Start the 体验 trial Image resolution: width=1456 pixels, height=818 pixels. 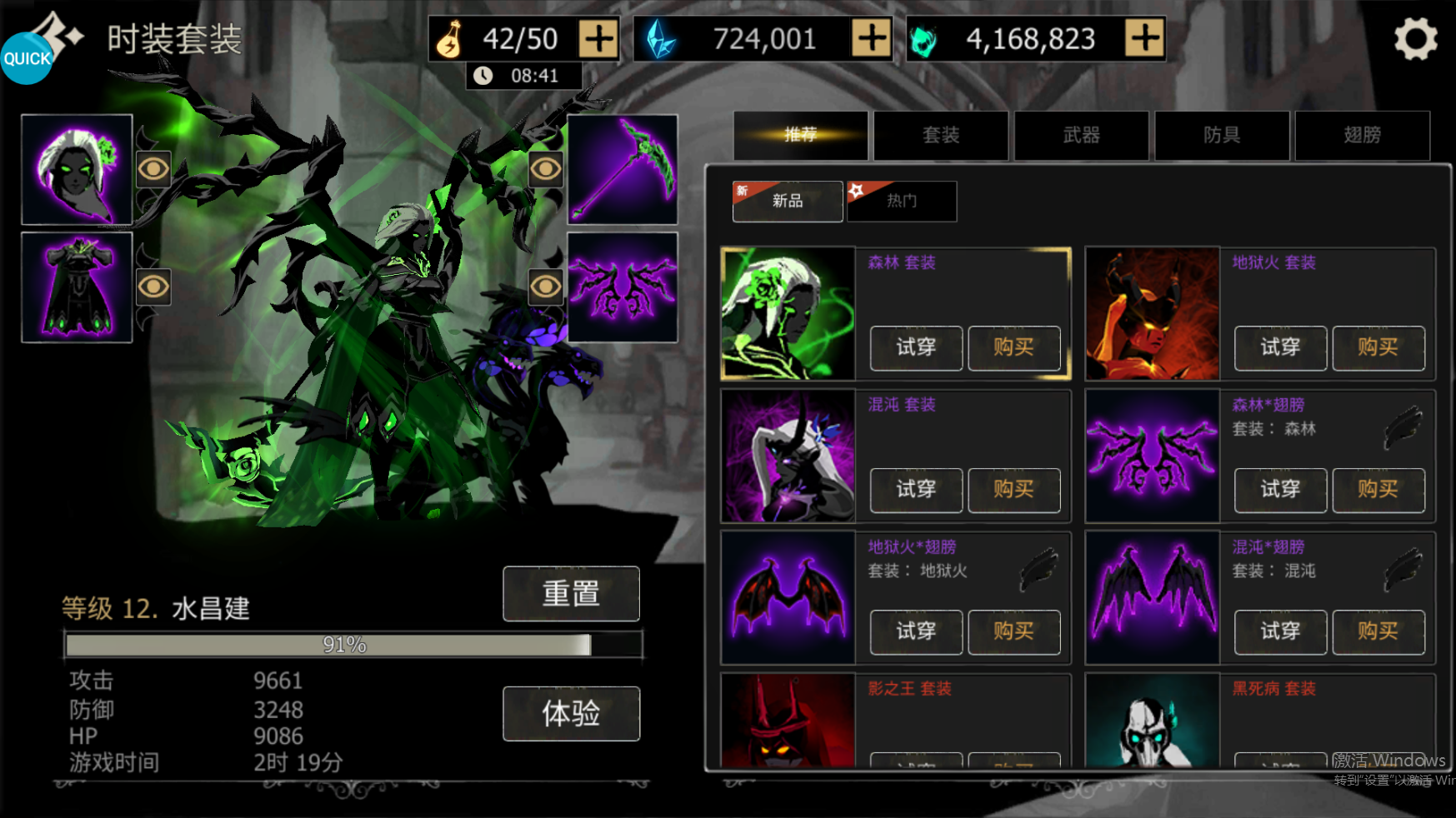(571, 714)
